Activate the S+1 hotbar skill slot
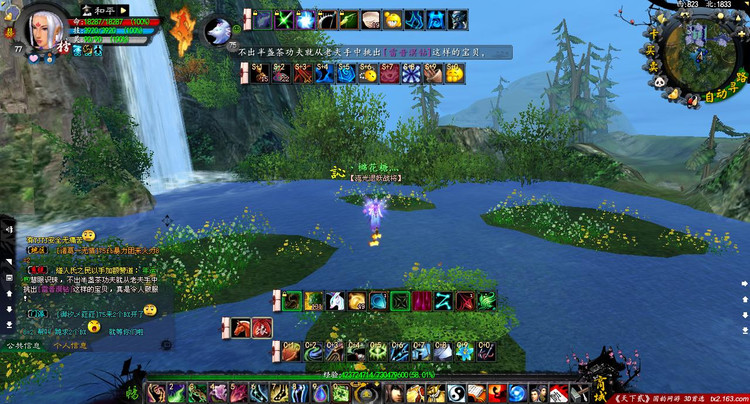 pyautogui.click(x=260, y=73)
